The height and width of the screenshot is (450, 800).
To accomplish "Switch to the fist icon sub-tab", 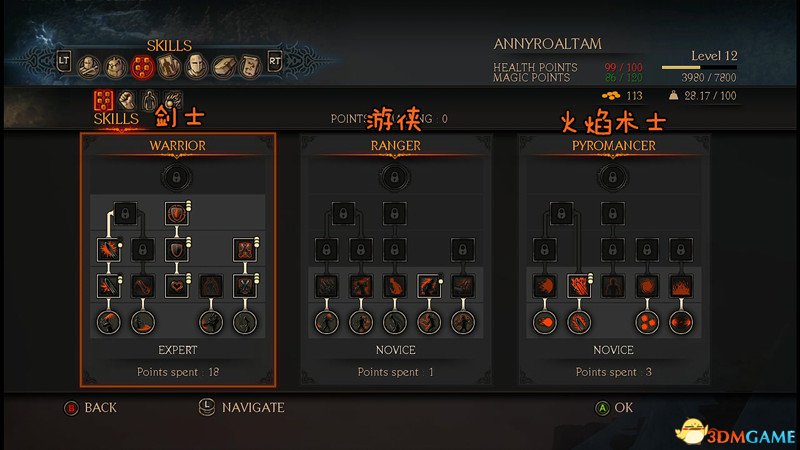I will (x=127, y=99).
